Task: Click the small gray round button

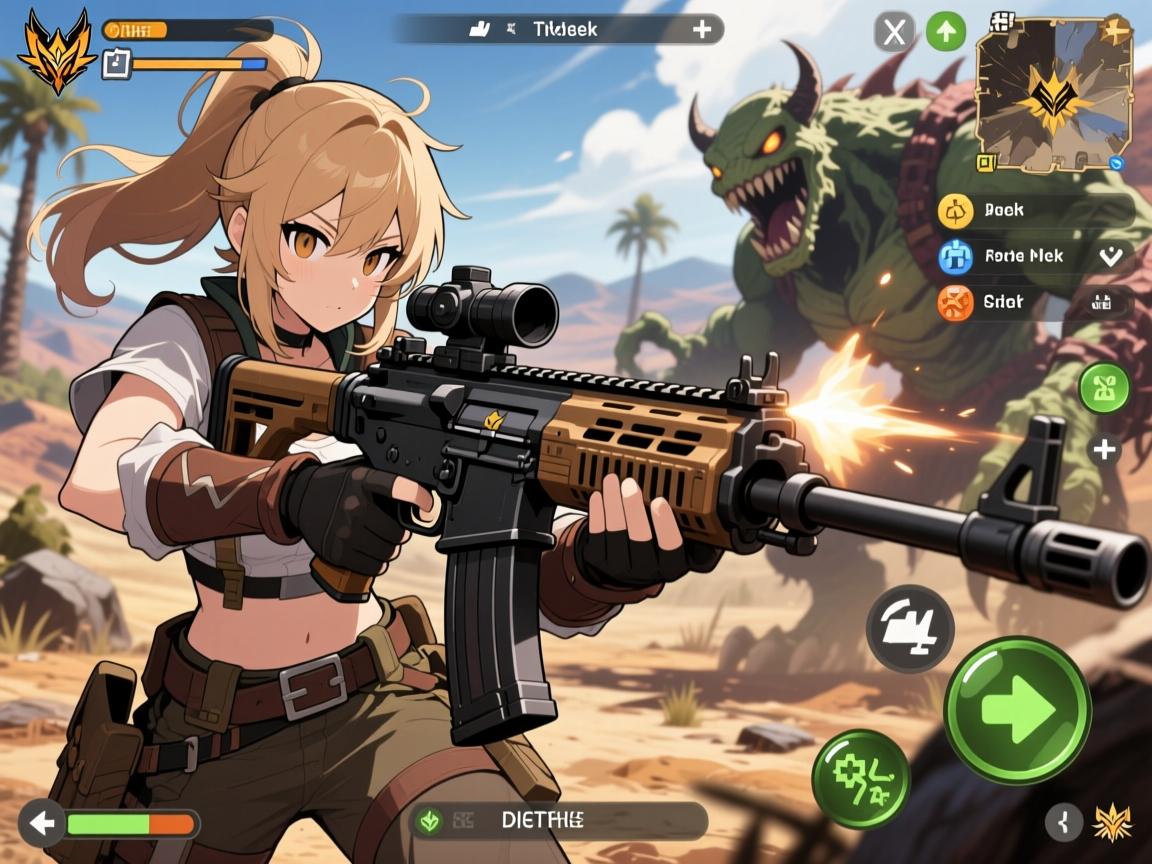Action: (x=1064, y=822)
